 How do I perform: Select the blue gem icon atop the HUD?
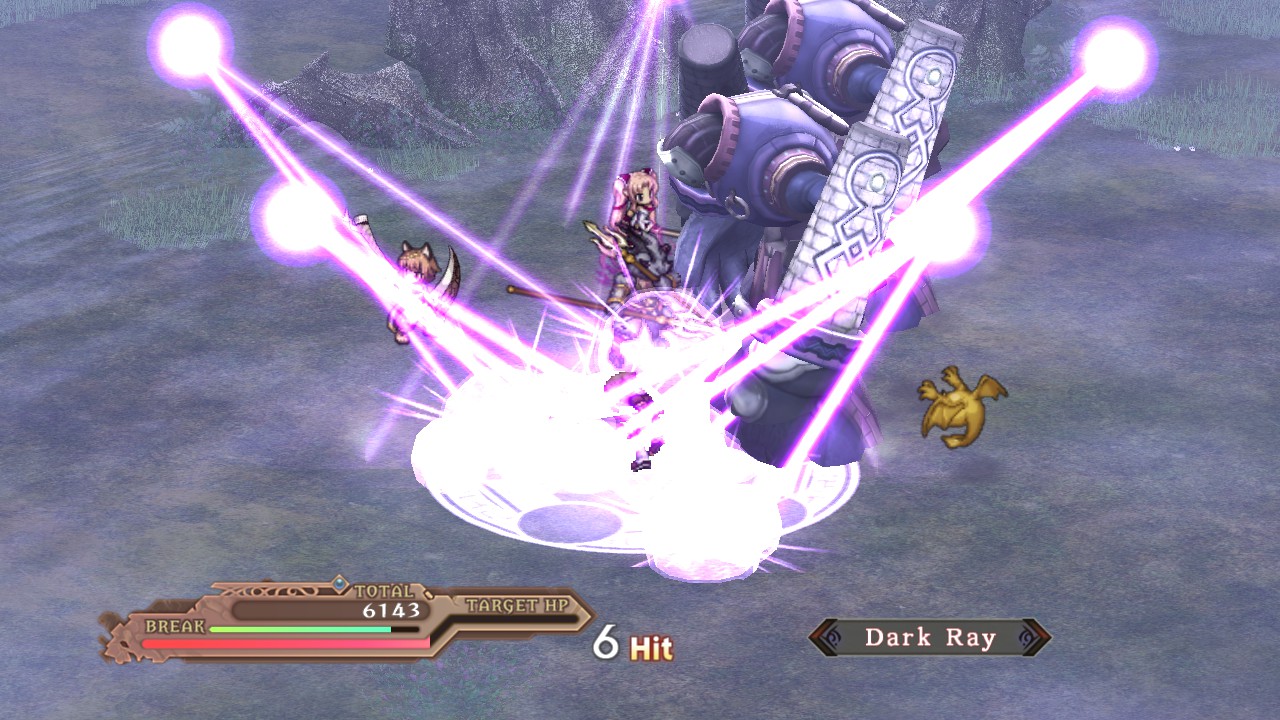click(339, 583)
